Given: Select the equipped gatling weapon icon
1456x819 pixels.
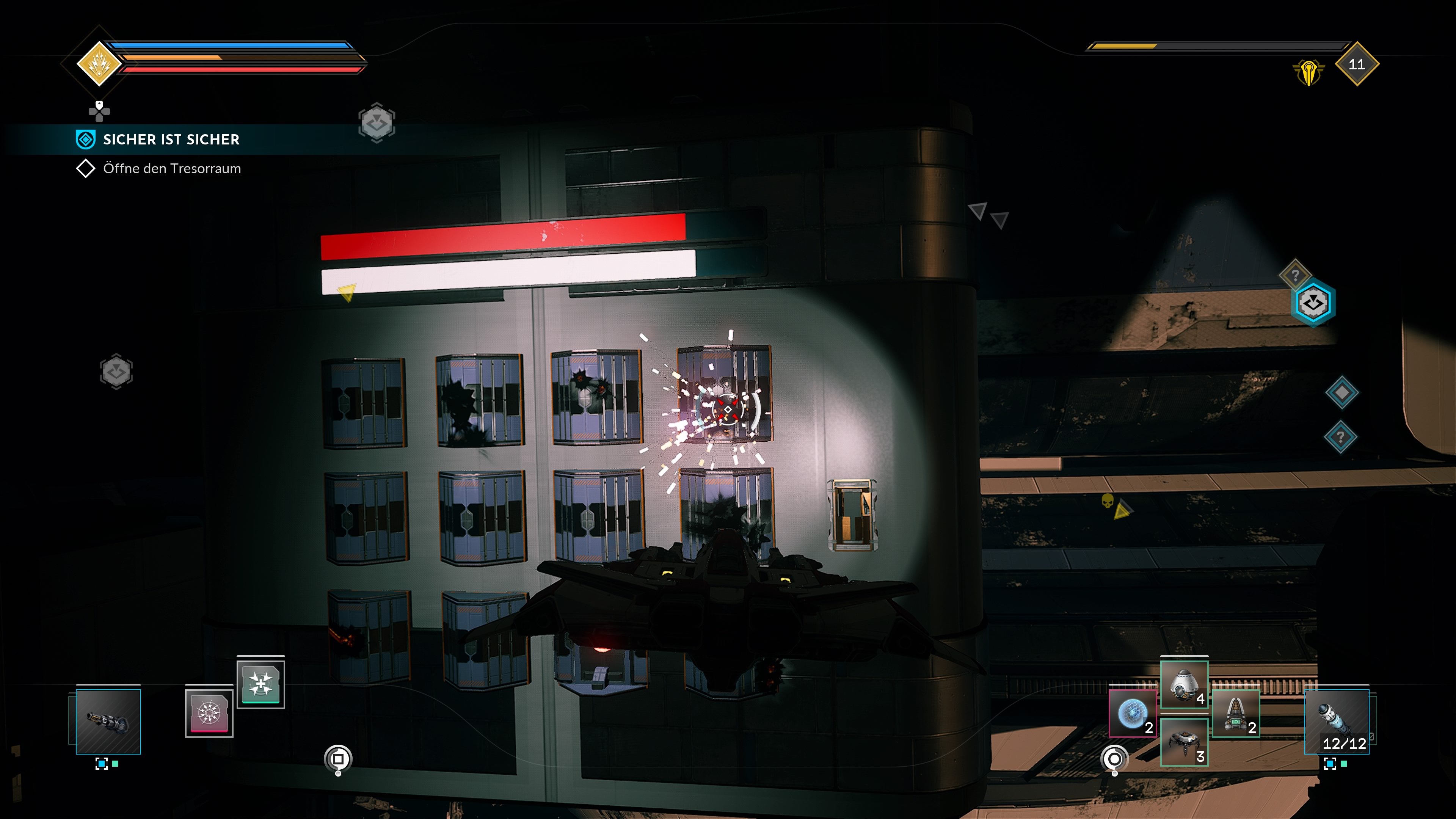Looking at the screenshot, I should pos(108,722).
